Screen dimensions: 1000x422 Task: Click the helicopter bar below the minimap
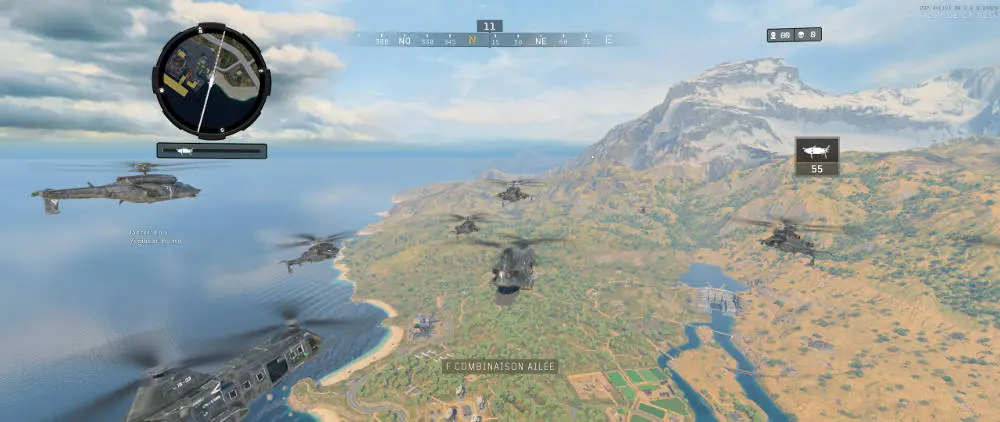(x=211, y=151)
